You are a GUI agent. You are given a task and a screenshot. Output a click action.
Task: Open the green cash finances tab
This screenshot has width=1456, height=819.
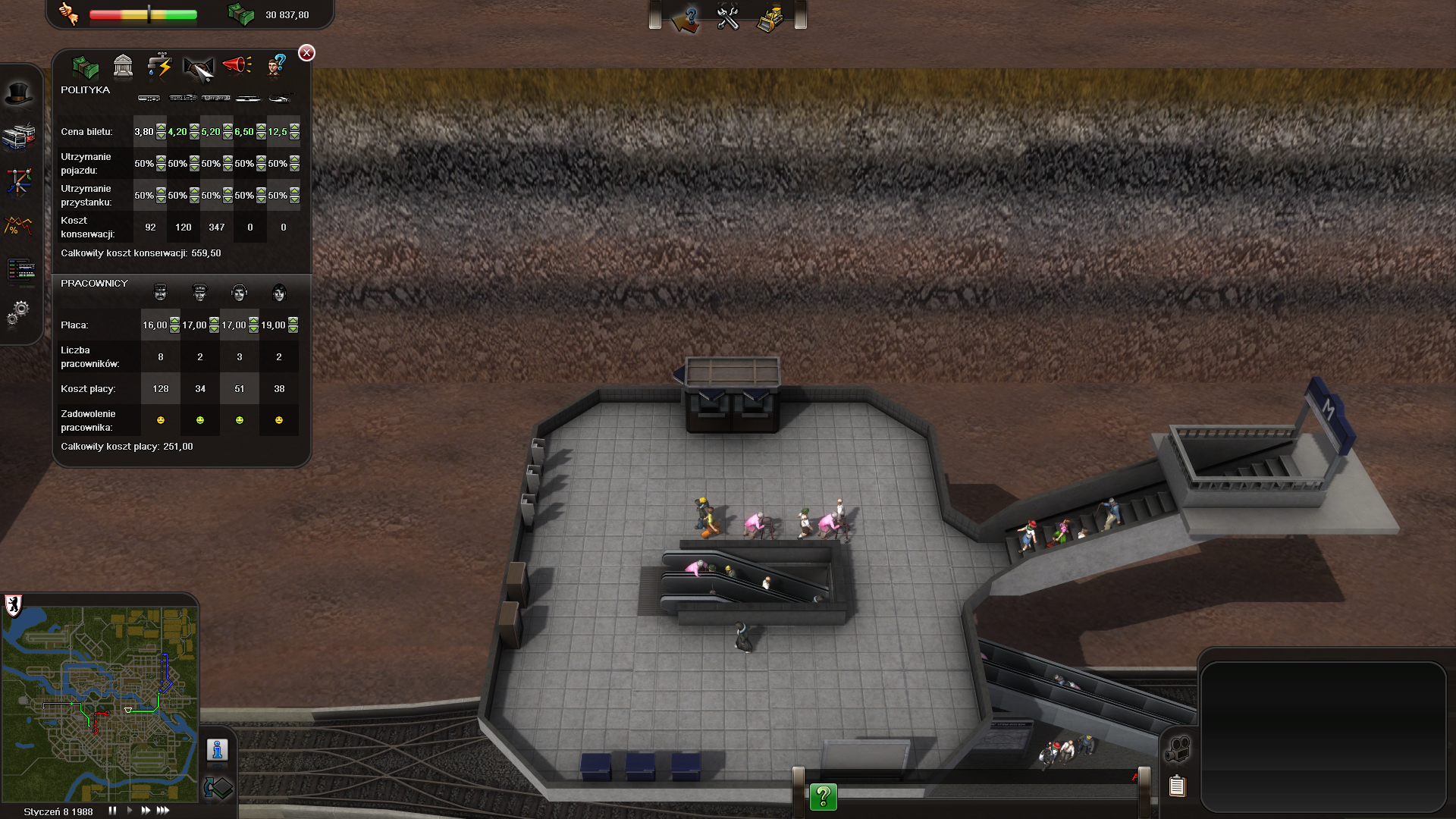(x=85, y=67)
